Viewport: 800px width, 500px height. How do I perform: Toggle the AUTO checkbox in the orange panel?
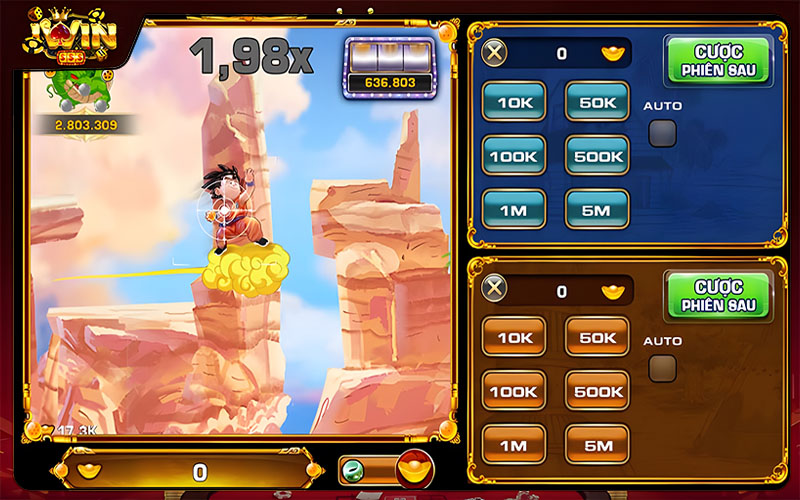pyautogui.click(x=662, y=369)
